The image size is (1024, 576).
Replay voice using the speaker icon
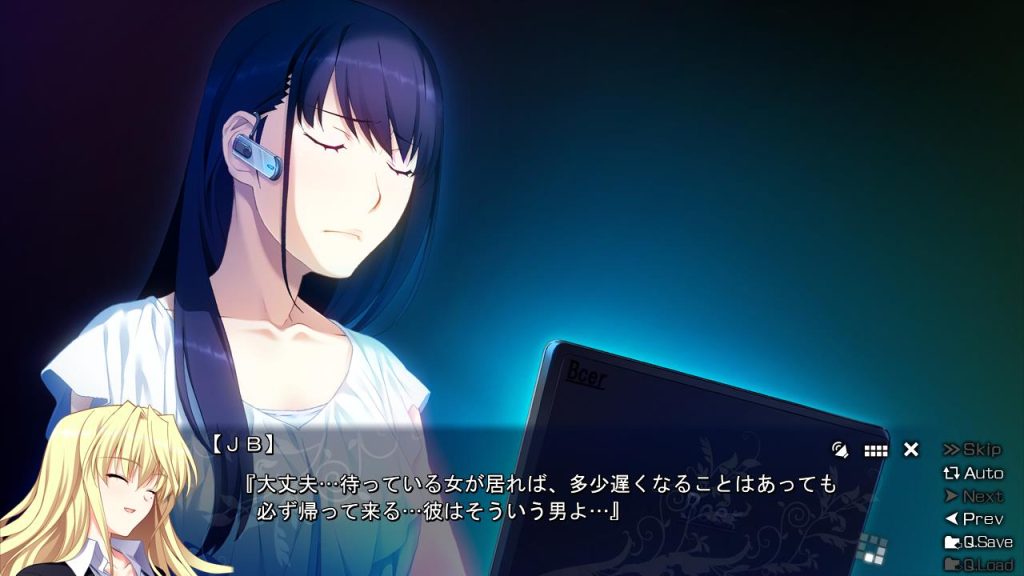click(840, 450)
